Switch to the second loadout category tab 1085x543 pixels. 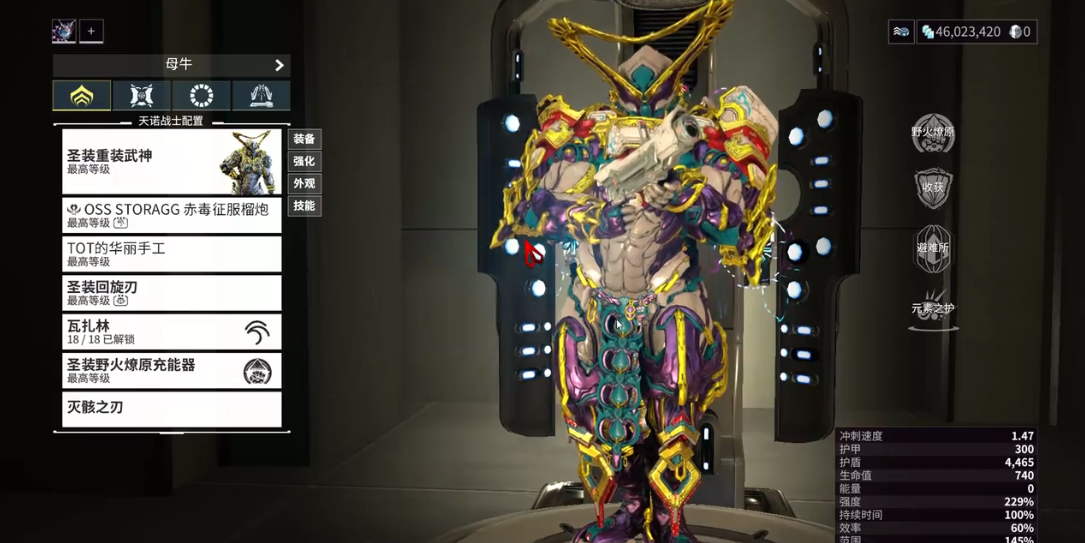tap(141, 96)
